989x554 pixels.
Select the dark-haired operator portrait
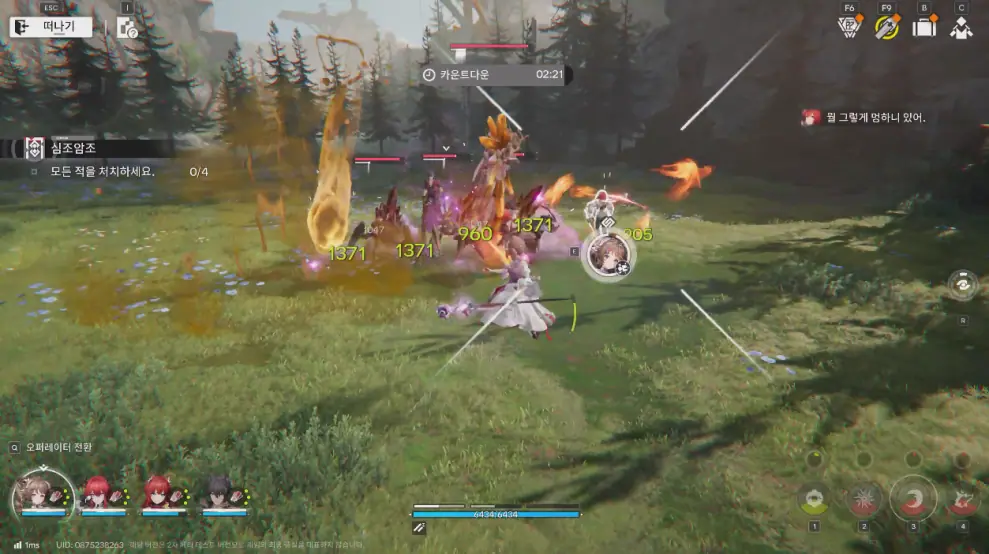tap(218, 493)
